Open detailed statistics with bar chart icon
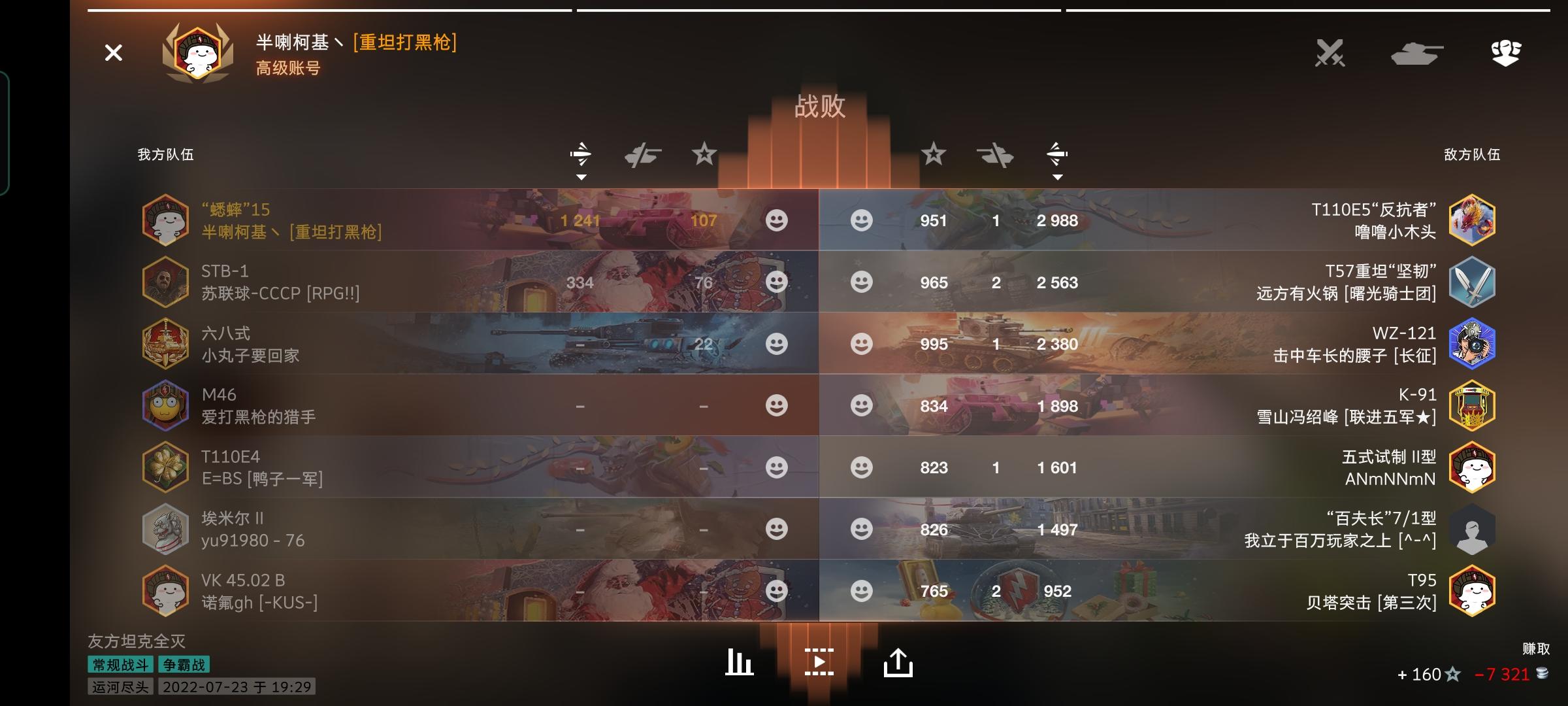Image resolution: width=1568 pixels, height=706 pixels. pos(739,661)
